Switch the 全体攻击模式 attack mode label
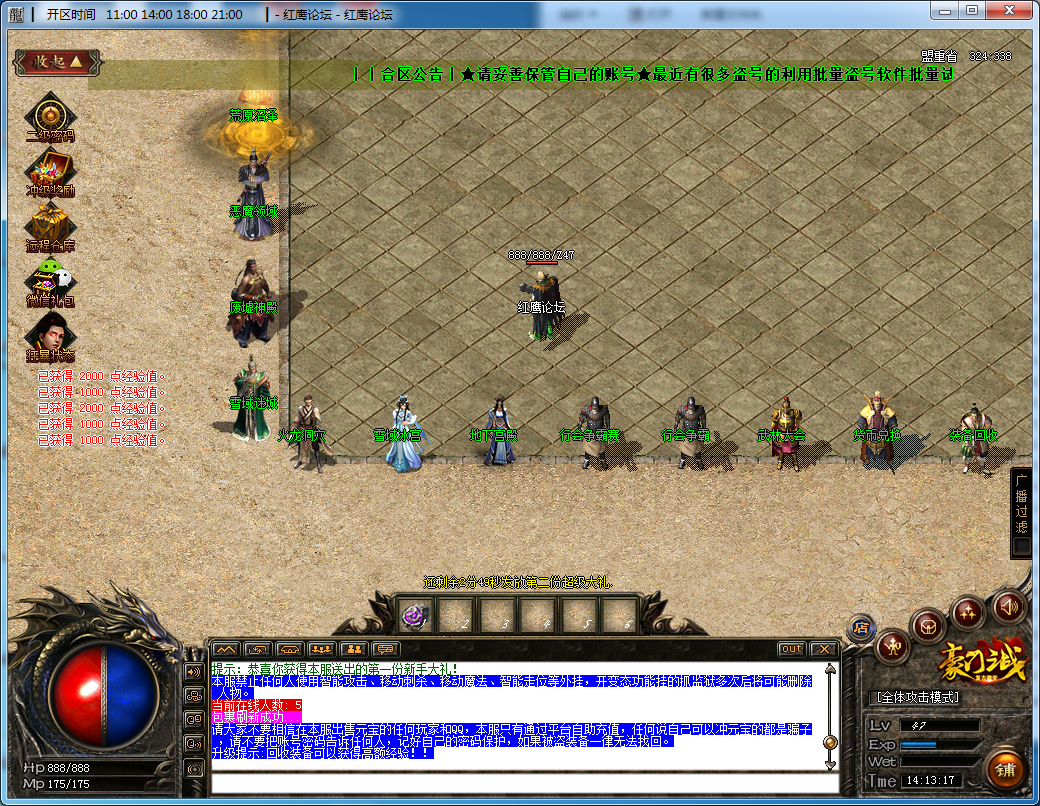This screenshot has height=806, width=1040. [x=917, y=697]
